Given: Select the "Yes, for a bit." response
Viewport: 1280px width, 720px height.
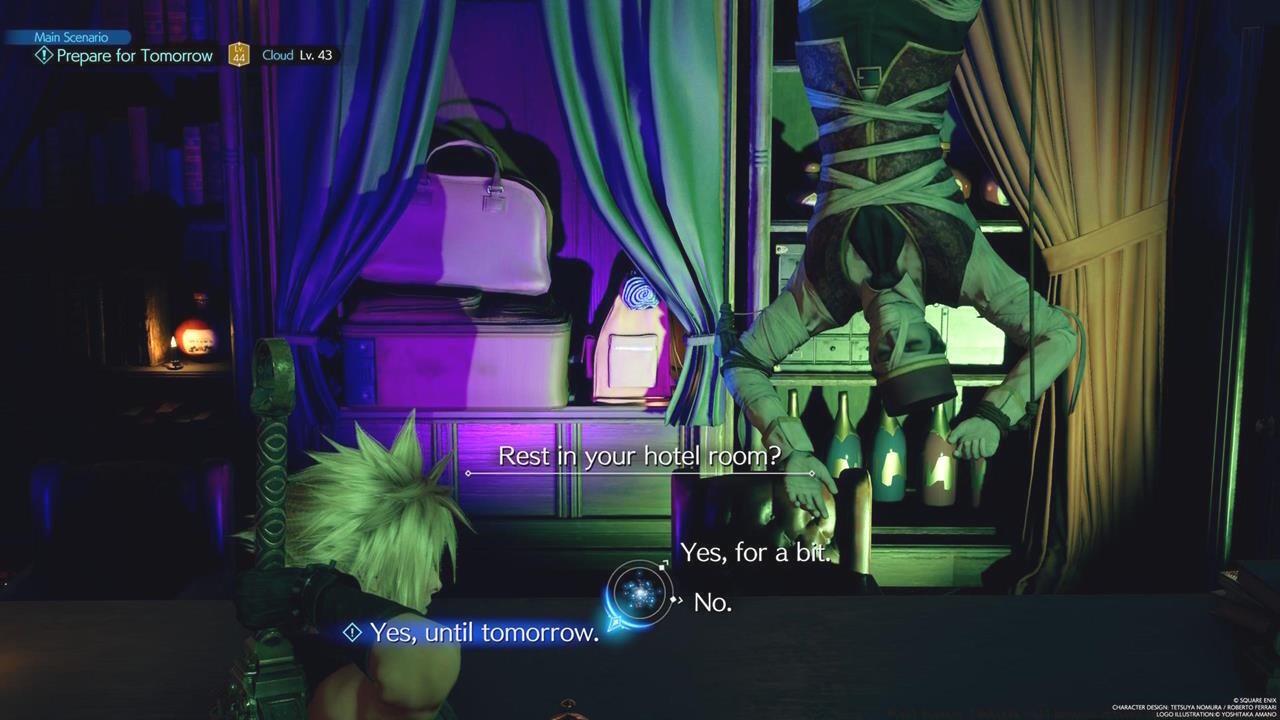Looking at the screenshot, I should [757, 552].
